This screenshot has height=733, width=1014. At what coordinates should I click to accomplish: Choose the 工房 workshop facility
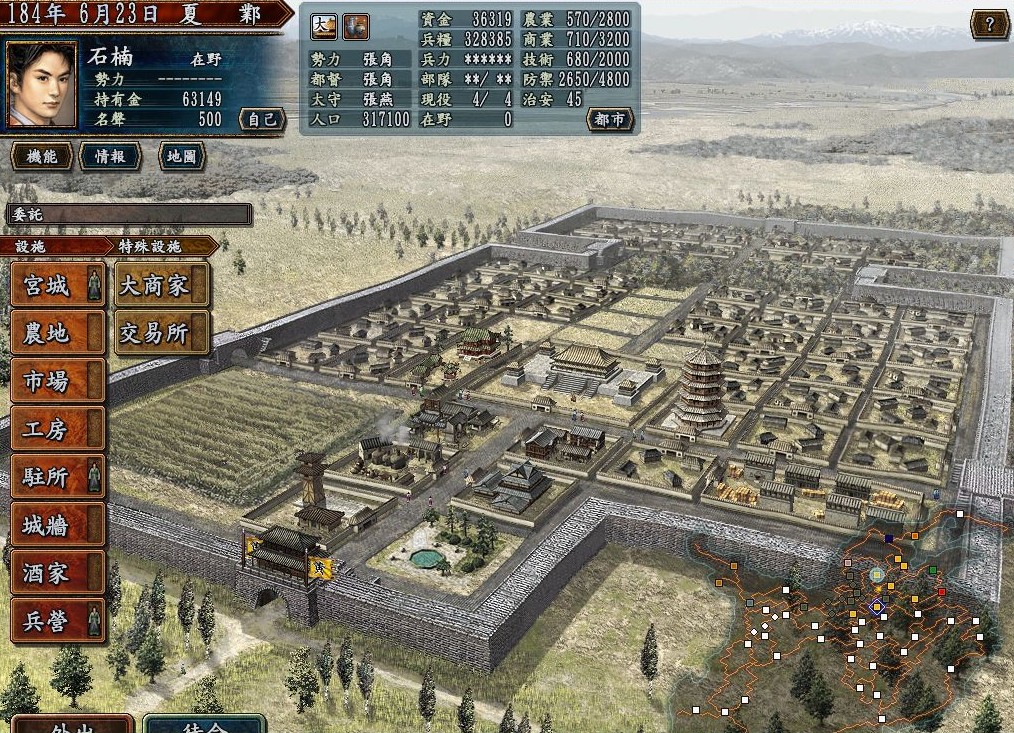click(57, 429)
